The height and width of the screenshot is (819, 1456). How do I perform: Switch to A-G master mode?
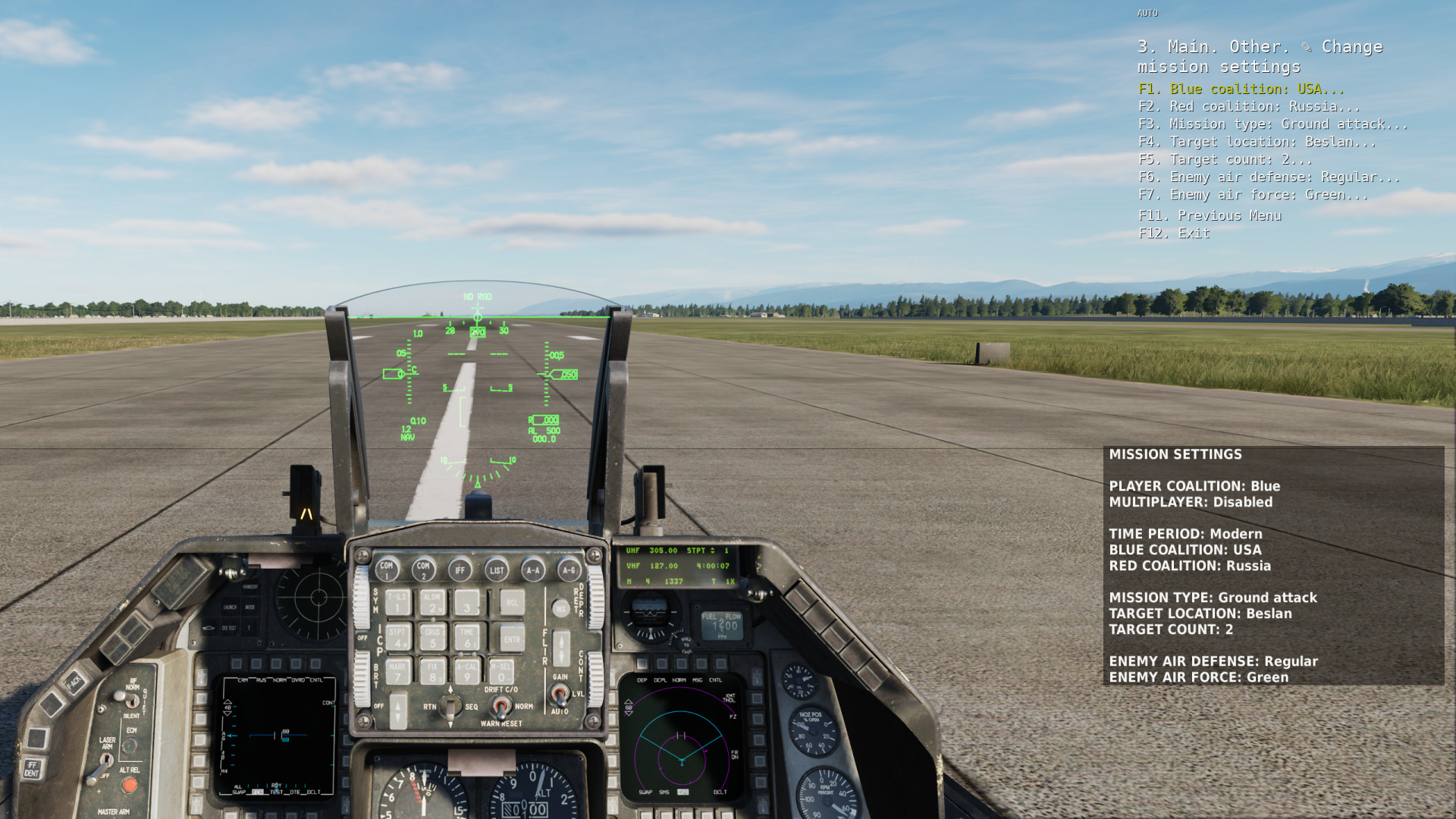tap(569, 570)
